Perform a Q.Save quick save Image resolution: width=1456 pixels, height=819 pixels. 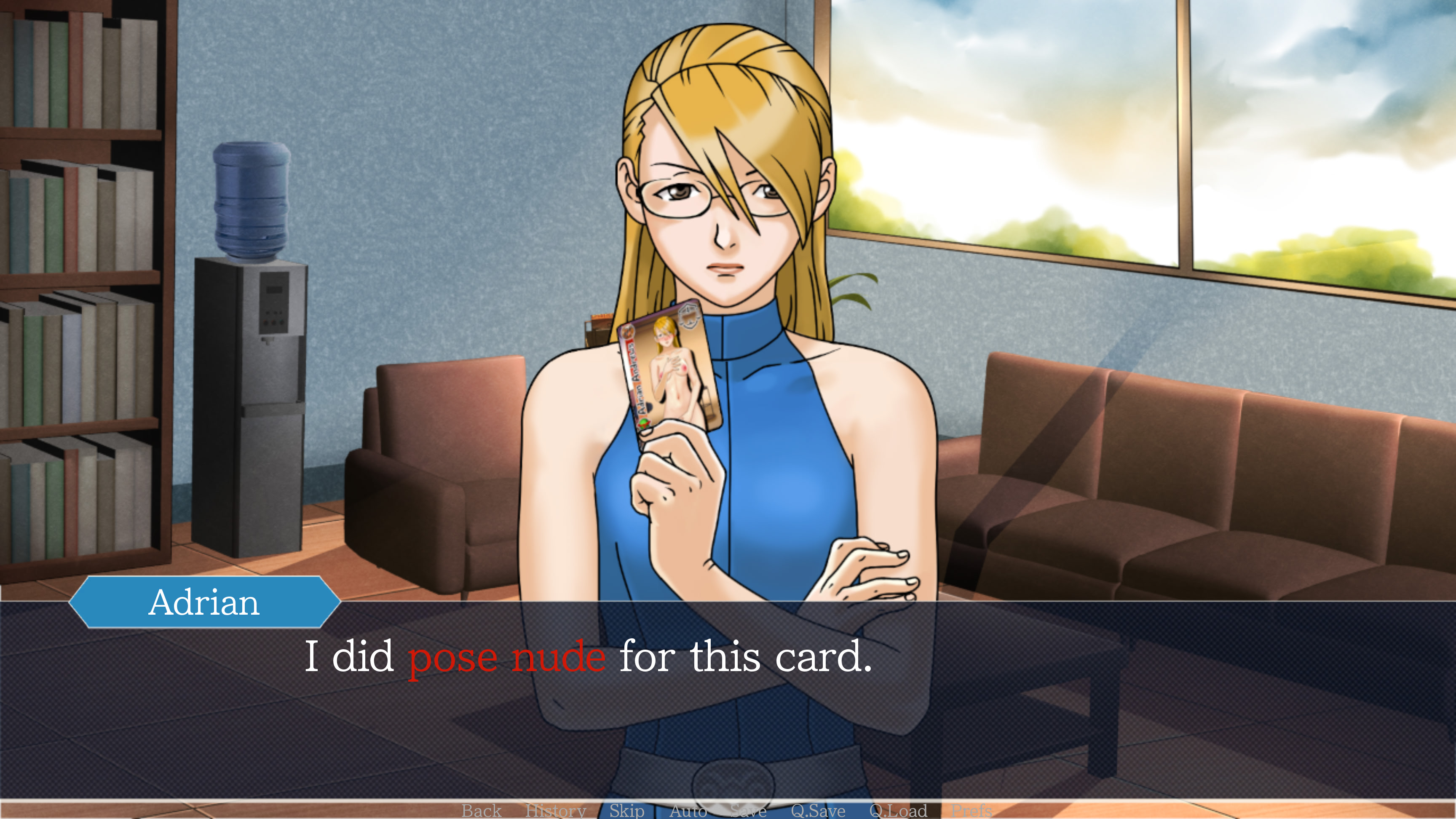(x=818, y=811)
